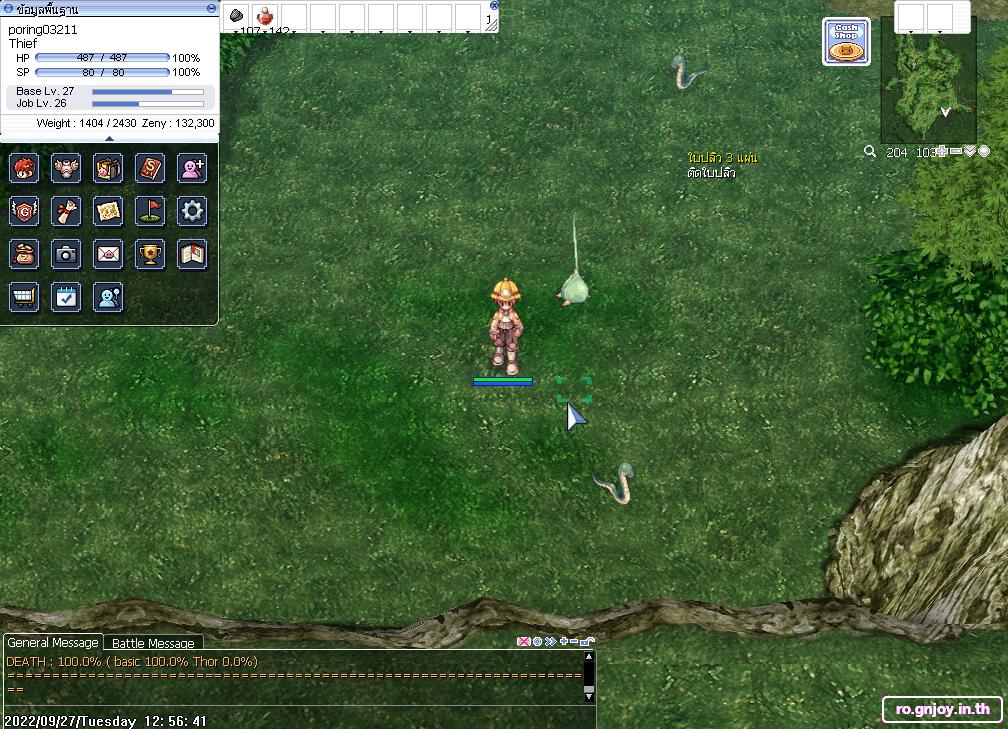This screenshot has height=729, width=1008.
Task: Open inventory via the gold chest icon
Action: tap(108, 168)
